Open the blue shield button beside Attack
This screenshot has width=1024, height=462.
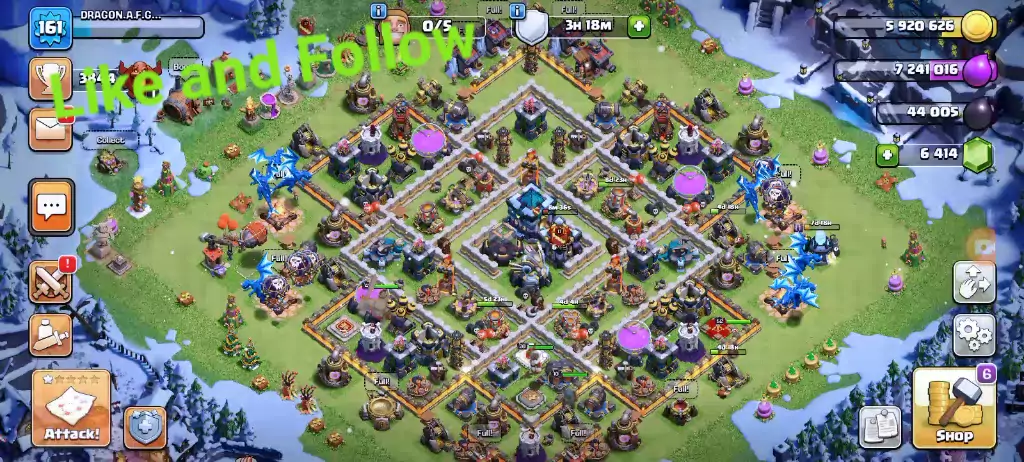[x=145, y=427]
